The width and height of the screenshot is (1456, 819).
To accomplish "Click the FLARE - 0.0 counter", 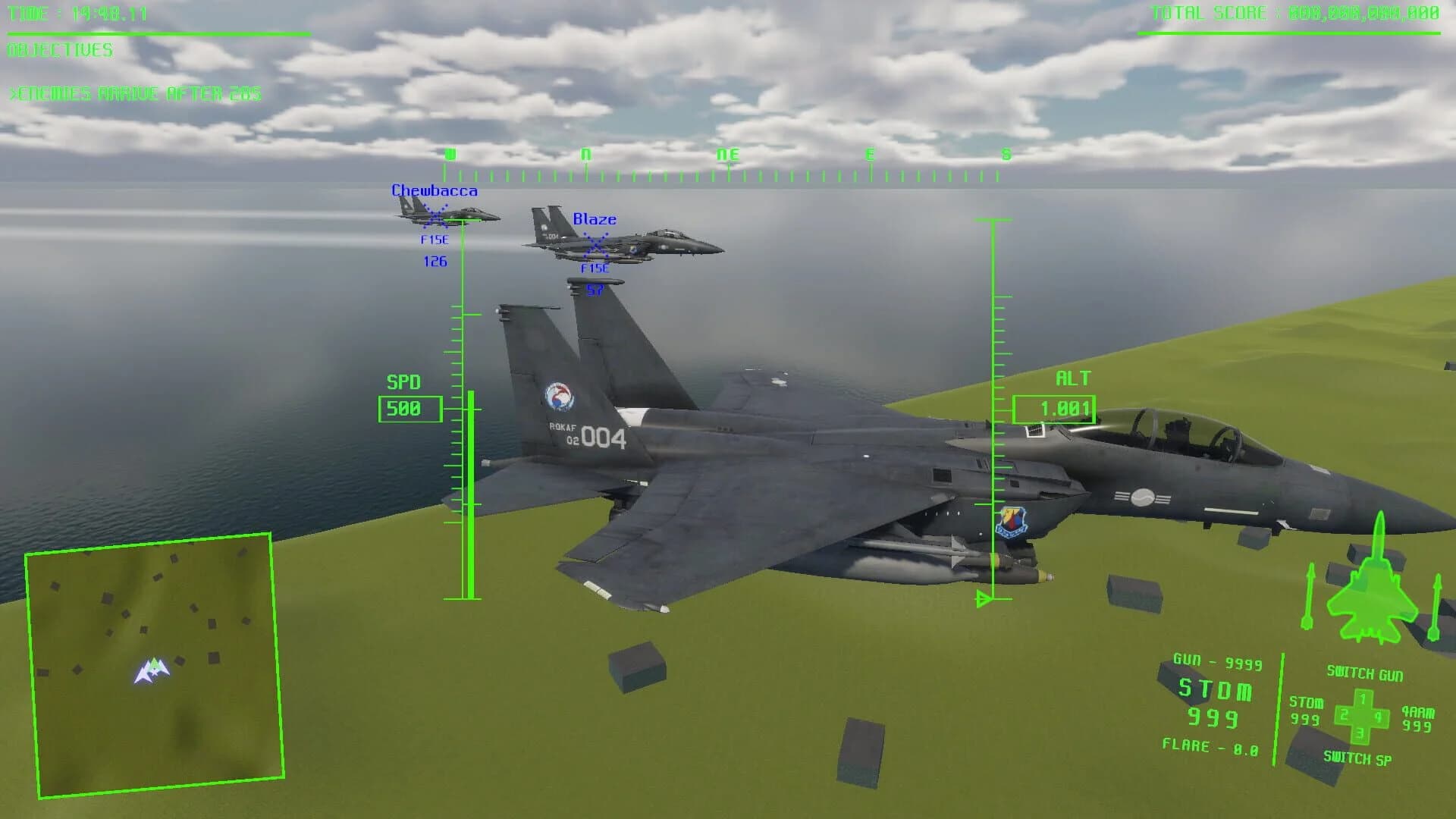I will 1211,747.
